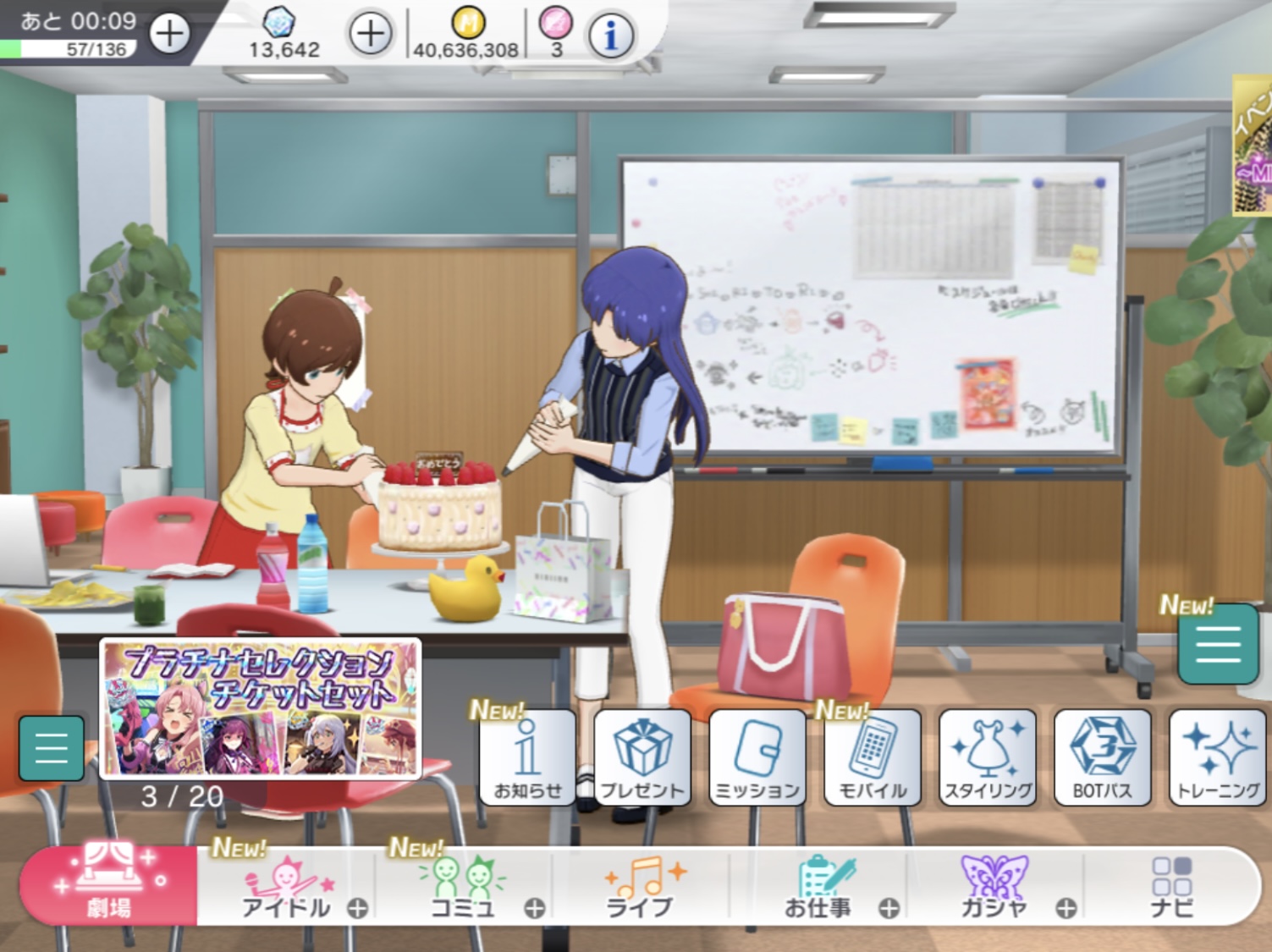Open the プラチナセレクション ticket set banner
Image resolution: width=1272 pixels, height=952 pixels.
click(x=261, y=707)
